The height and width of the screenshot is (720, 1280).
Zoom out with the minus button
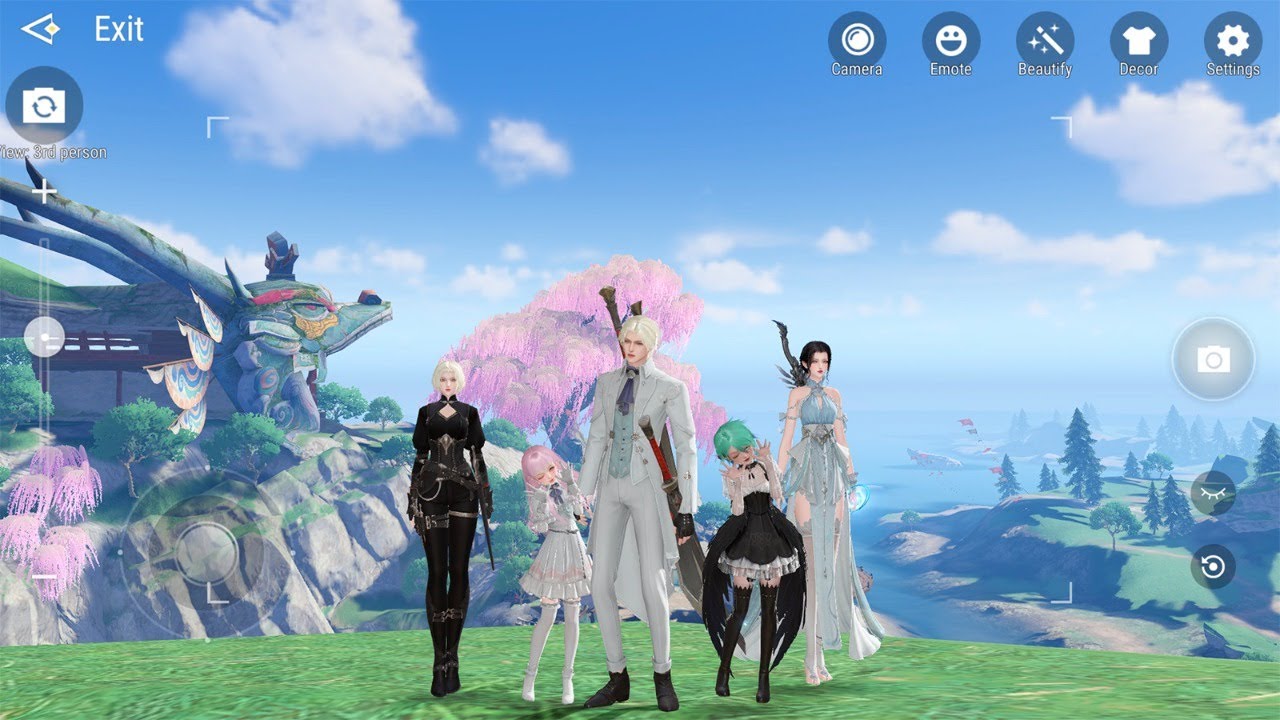tap(44, 577)
